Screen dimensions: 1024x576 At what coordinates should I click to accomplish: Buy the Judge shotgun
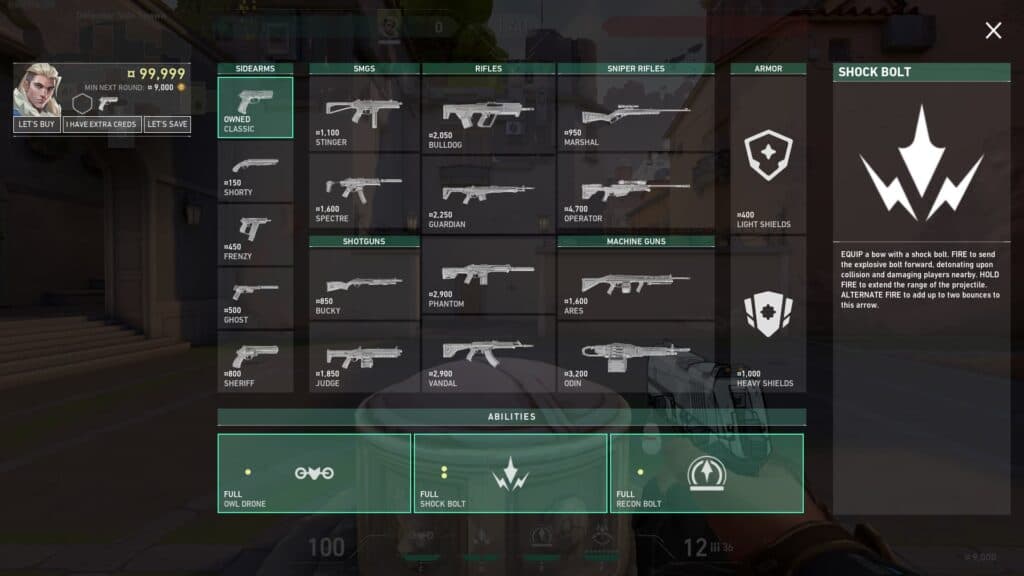[364, 357]
